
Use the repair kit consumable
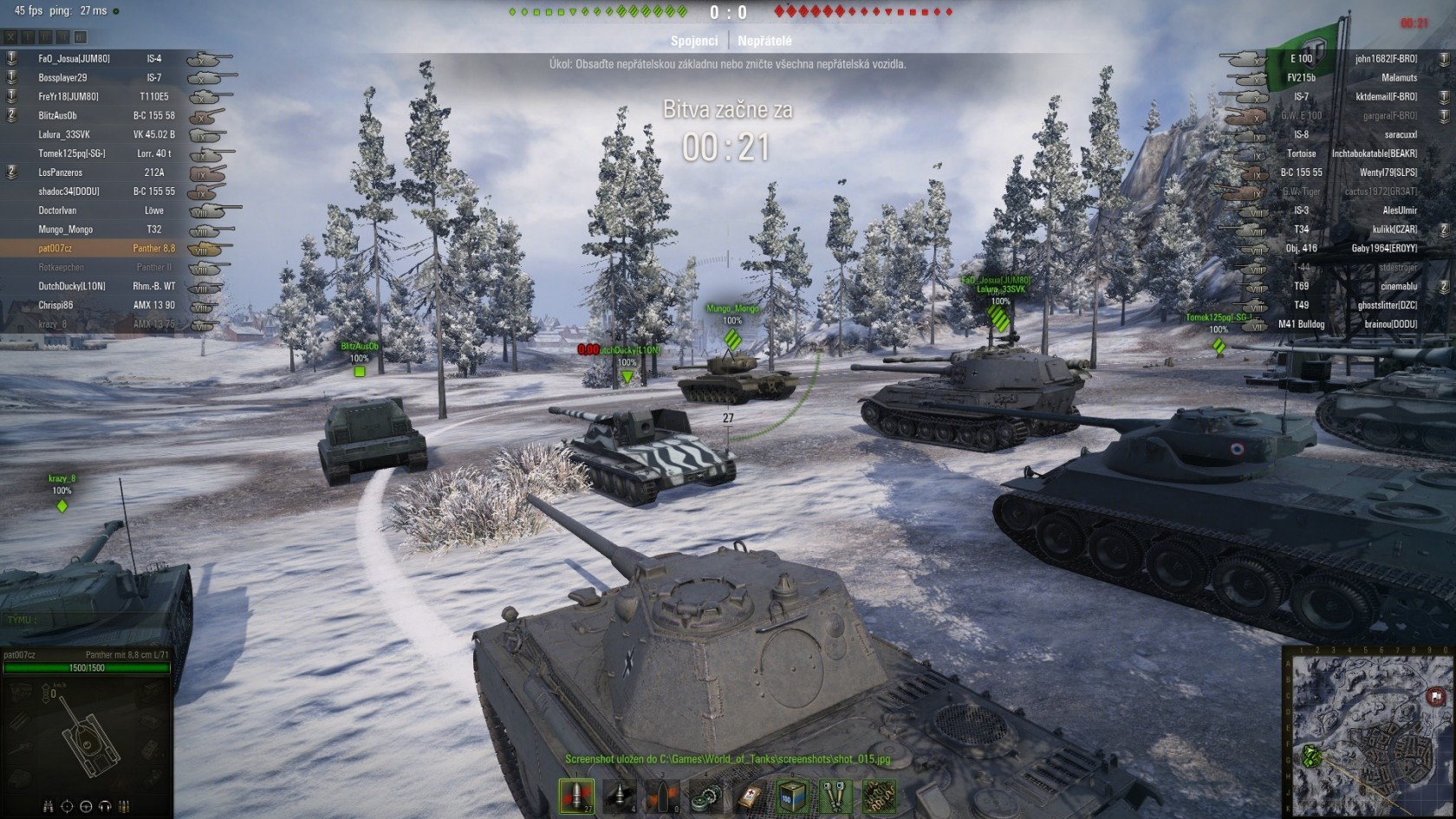pos(706,796)
